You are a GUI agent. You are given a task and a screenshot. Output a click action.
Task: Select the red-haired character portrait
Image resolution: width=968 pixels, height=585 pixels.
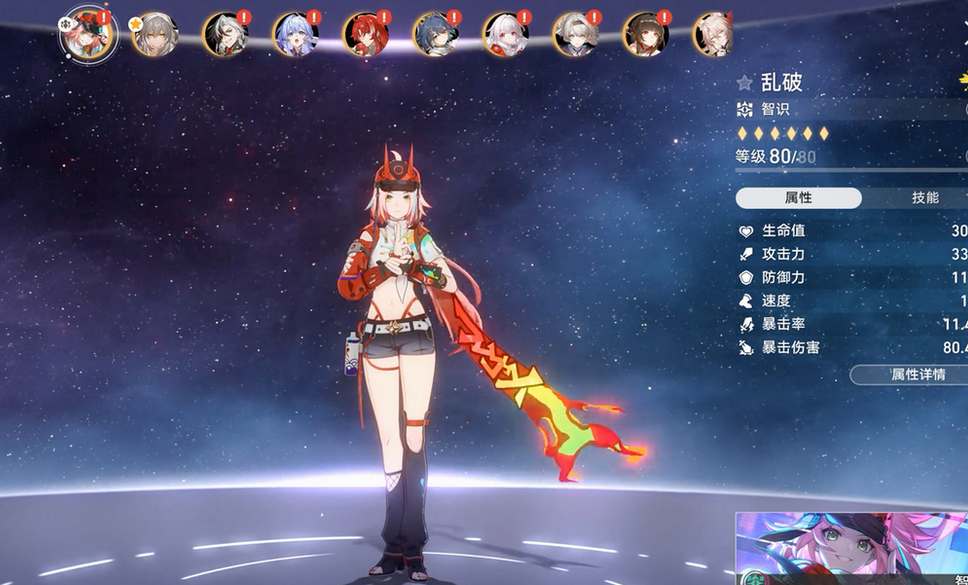365,34
